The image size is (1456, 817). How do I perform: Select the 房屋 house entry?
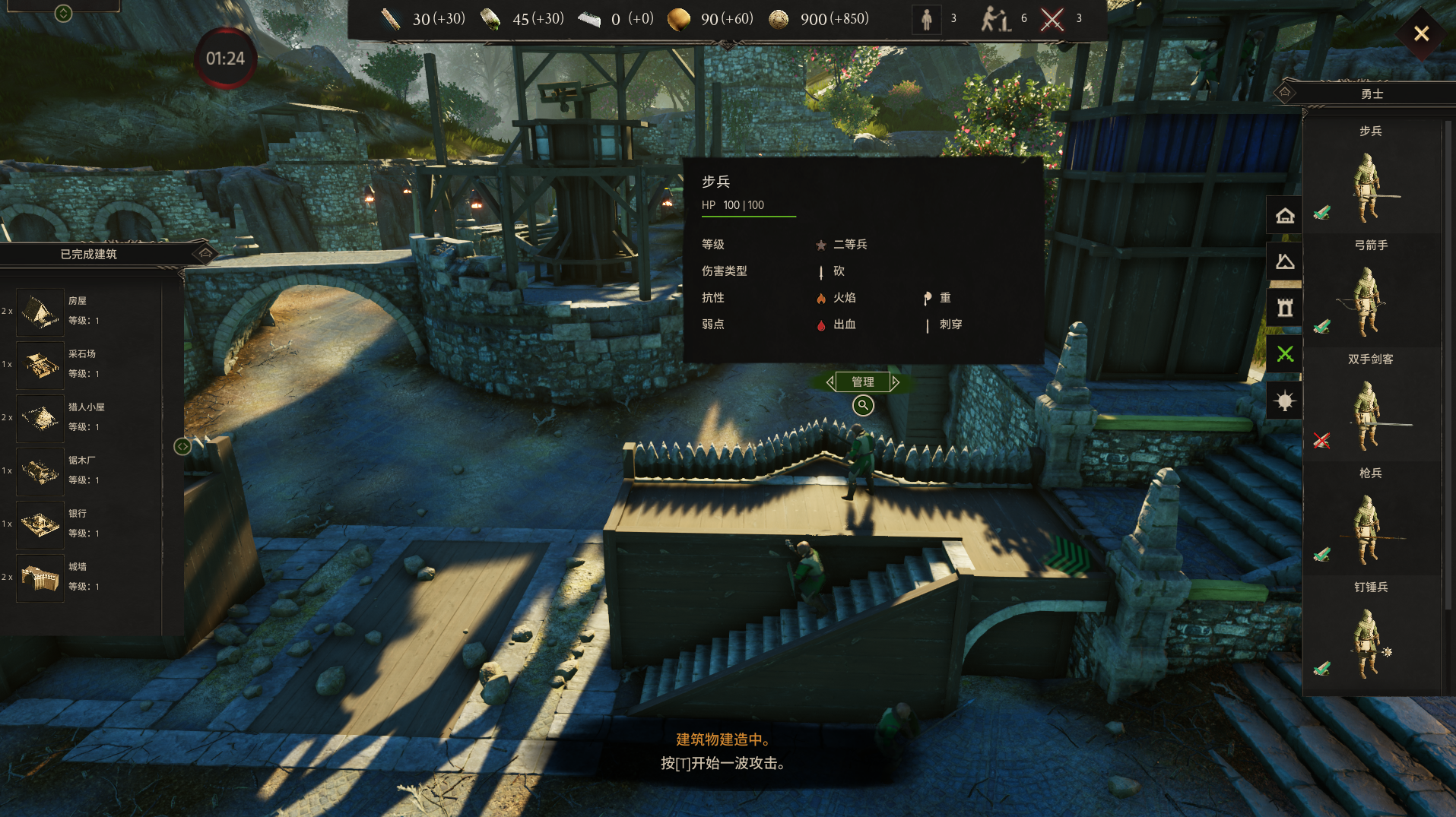[x=41, y=311]
